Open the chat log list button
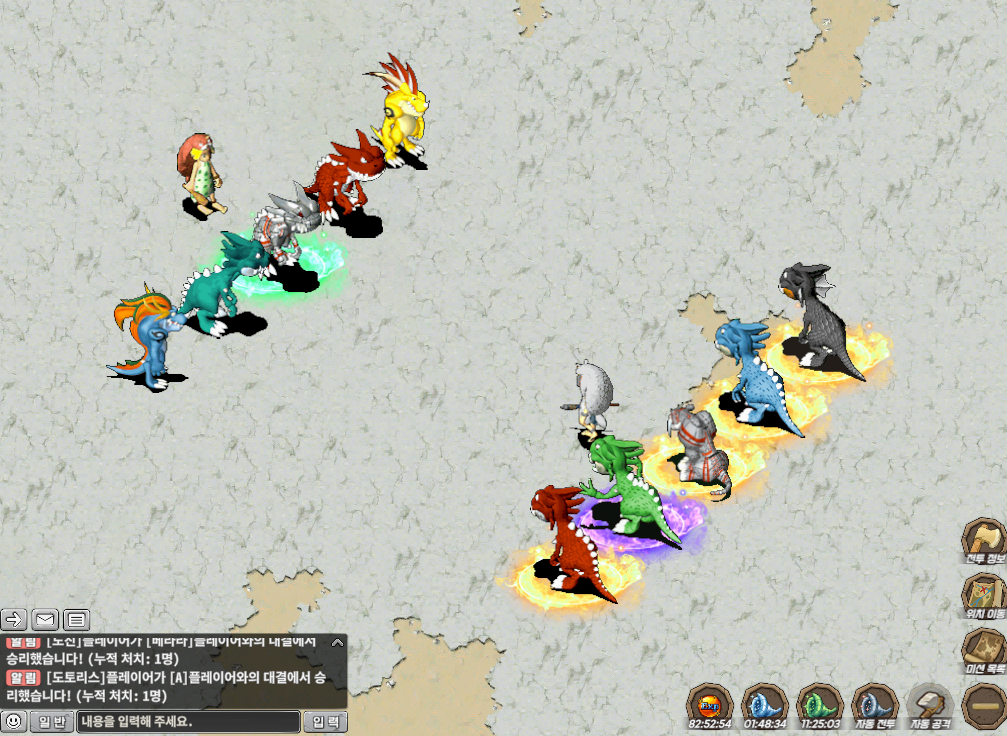Viewport: 1007px width, 736px height. coord(77,619)
